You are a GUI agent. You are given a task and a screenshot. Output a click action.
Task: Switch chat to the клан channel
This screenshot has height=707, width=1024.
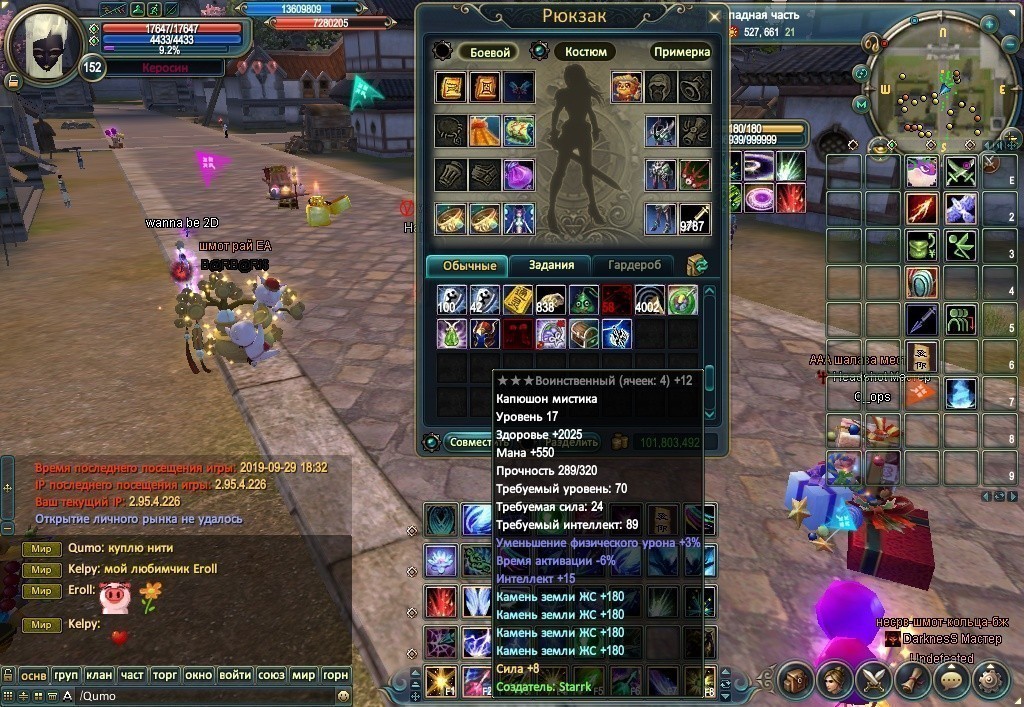[97, 675]
